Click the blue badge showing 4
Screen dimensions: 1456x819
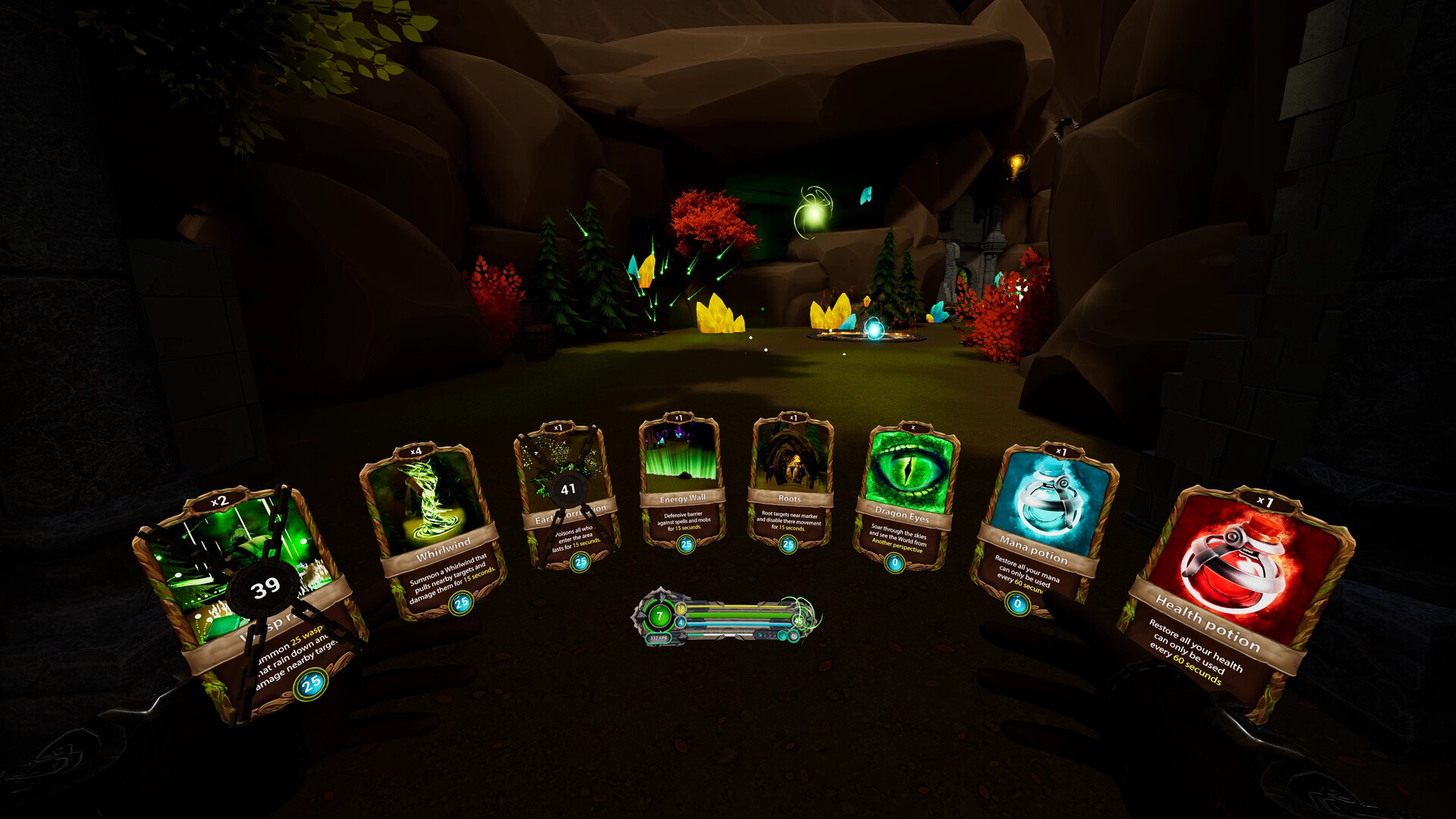681,623
